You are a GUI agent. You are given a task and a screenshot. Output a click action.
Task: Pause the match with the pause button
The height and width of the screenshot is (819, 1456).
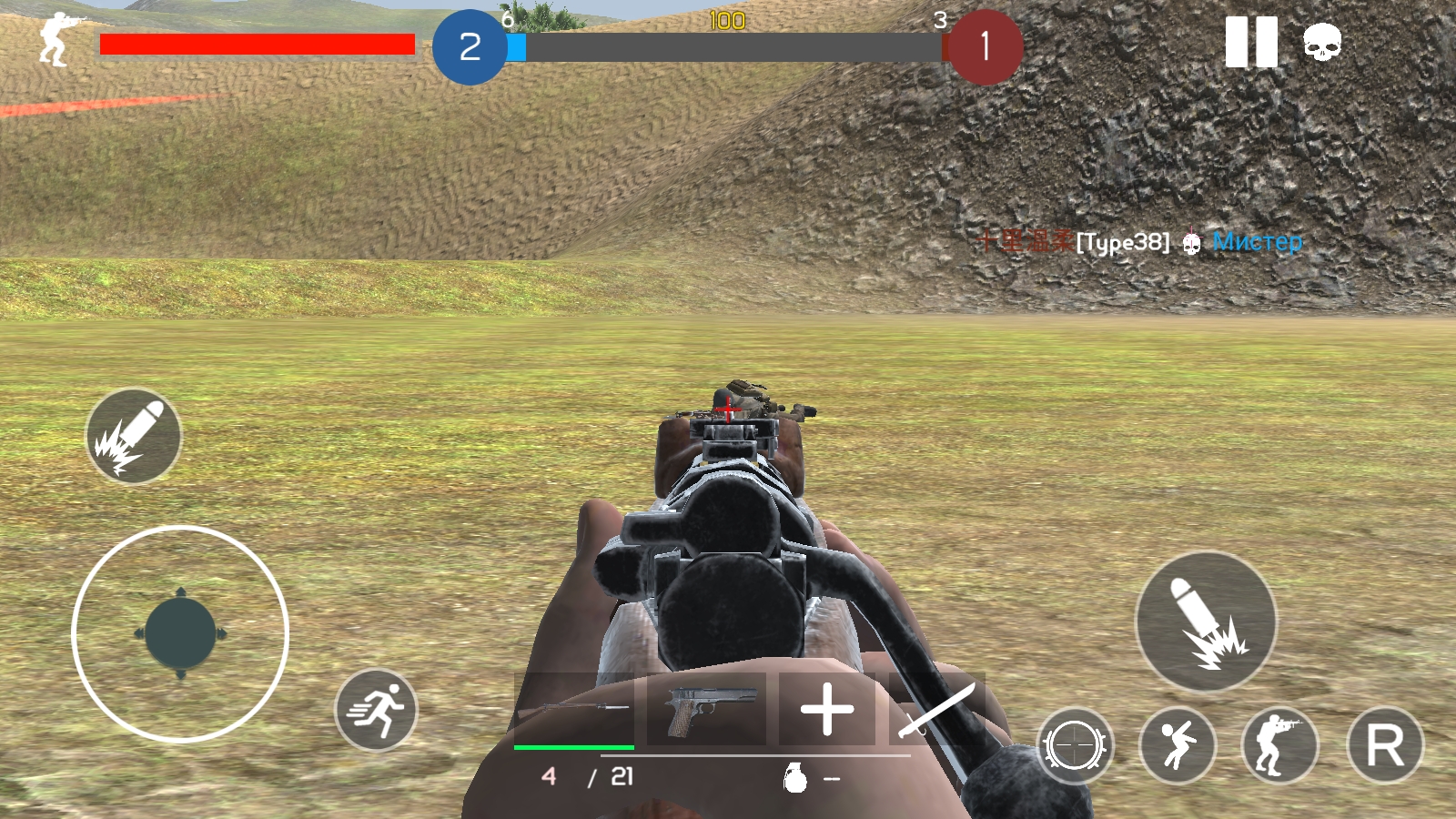click(x=1251, y=41)
